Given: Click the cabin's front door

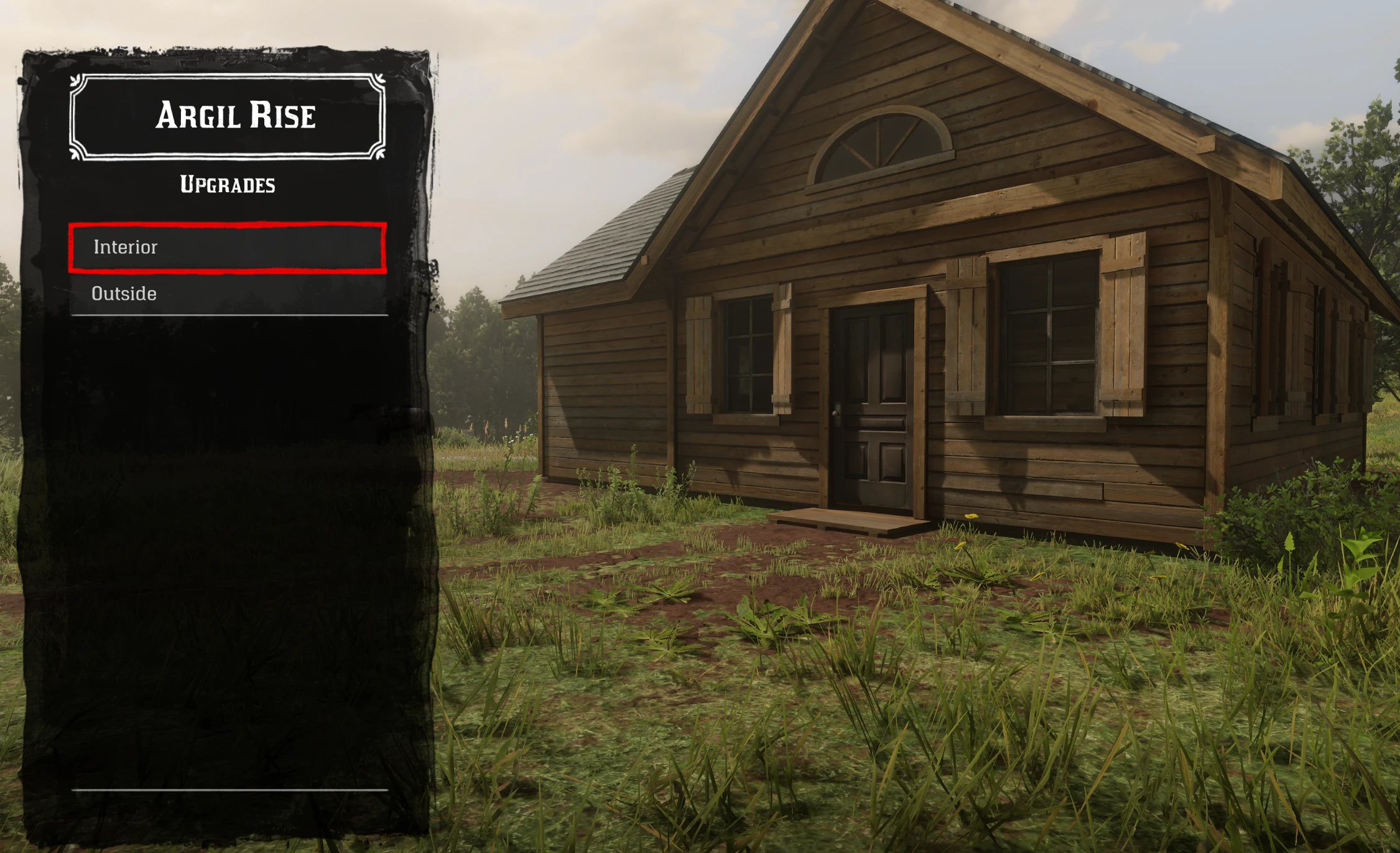Looking at the screenshot, I should click(871, 404).
